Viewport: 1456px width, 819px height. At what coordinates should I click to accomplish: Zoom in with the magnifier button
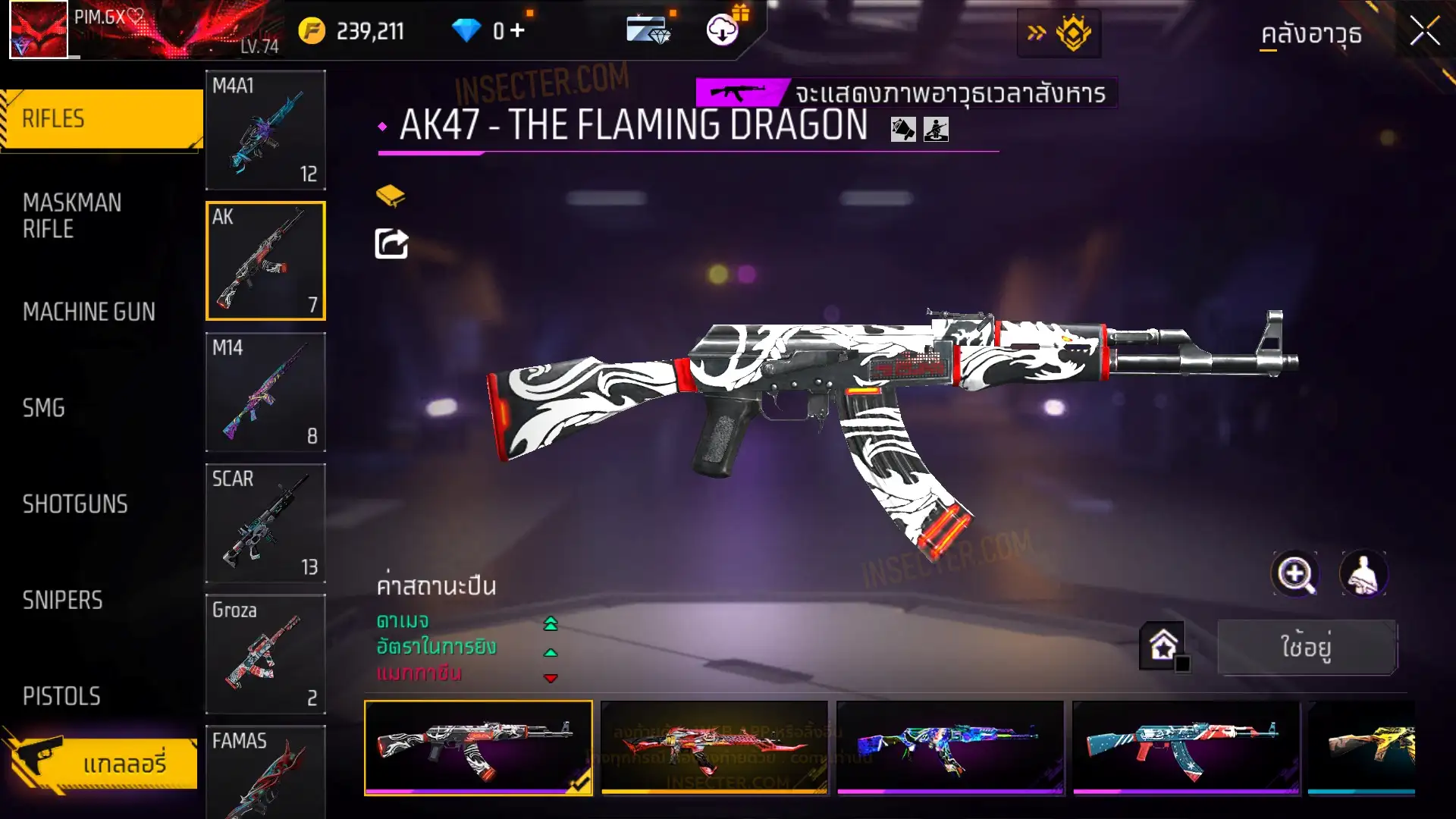1294,574
